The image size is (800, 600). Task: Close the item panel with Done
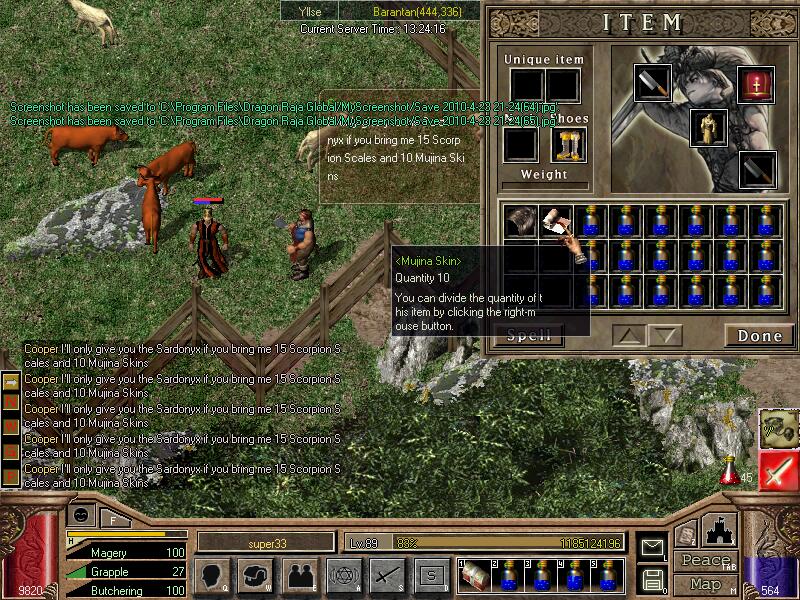(759, 336)
